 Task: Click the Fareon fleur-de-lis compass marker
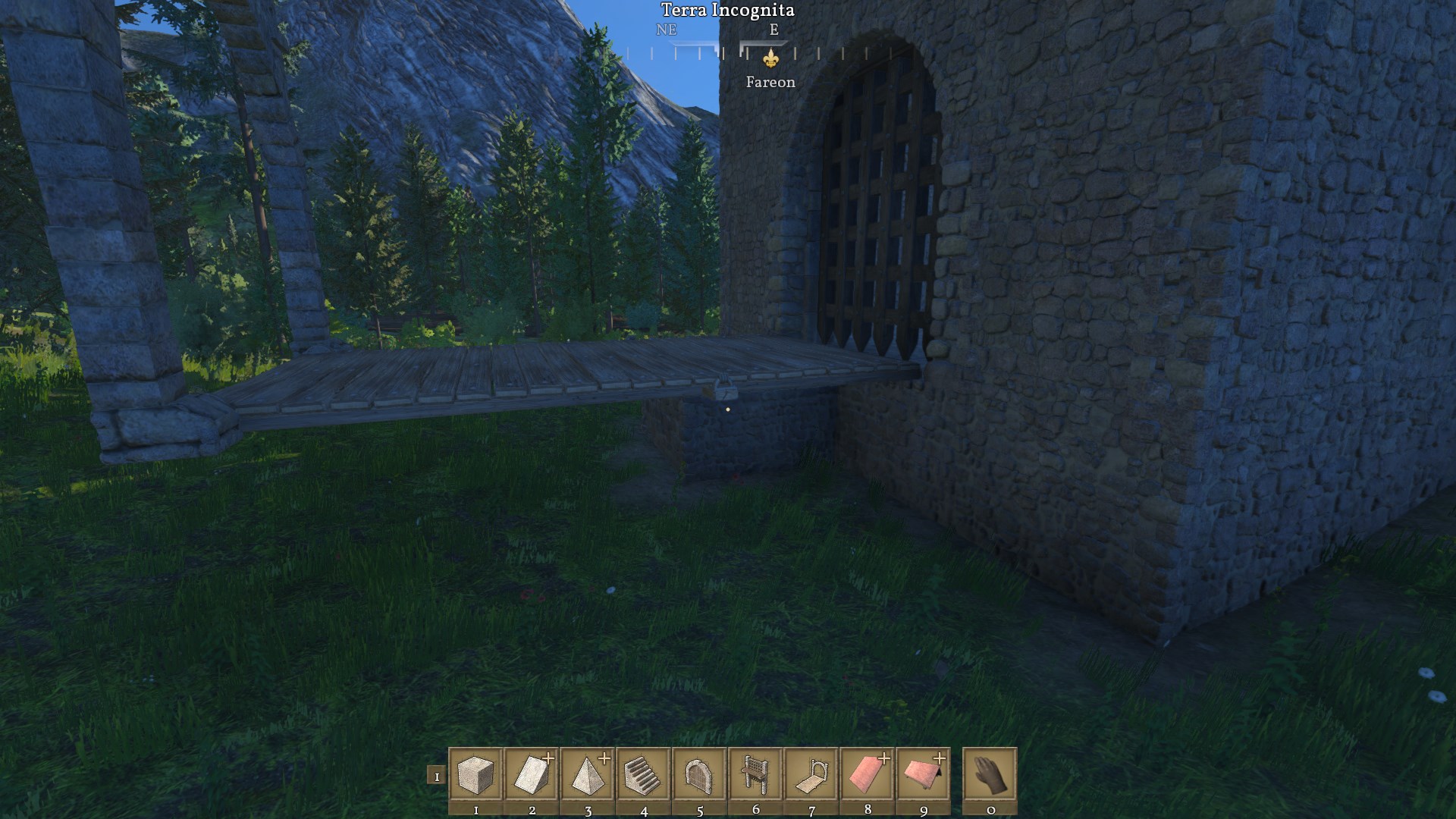click(x=770, y=58)
